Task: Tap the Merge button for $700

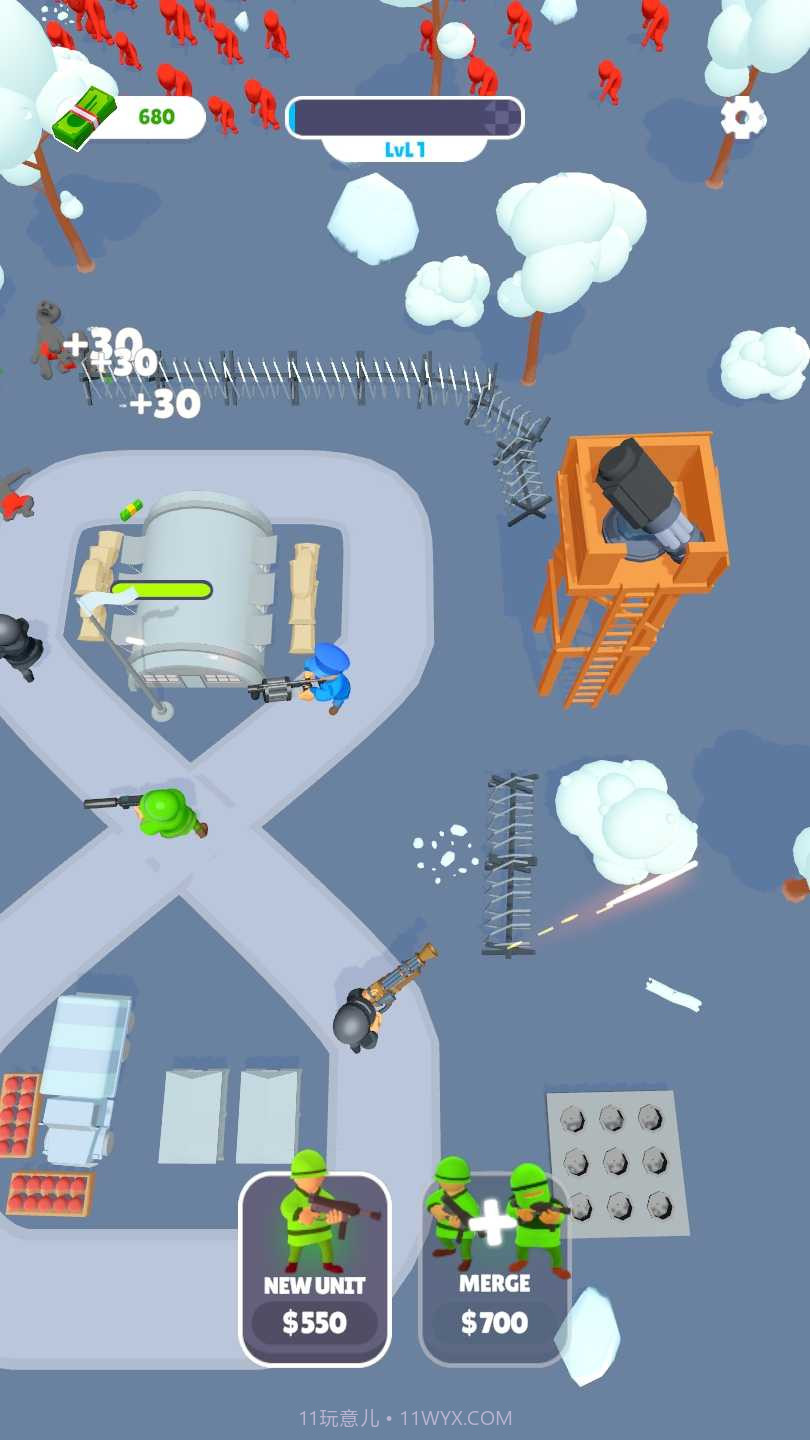Action: pos(494,1270)
